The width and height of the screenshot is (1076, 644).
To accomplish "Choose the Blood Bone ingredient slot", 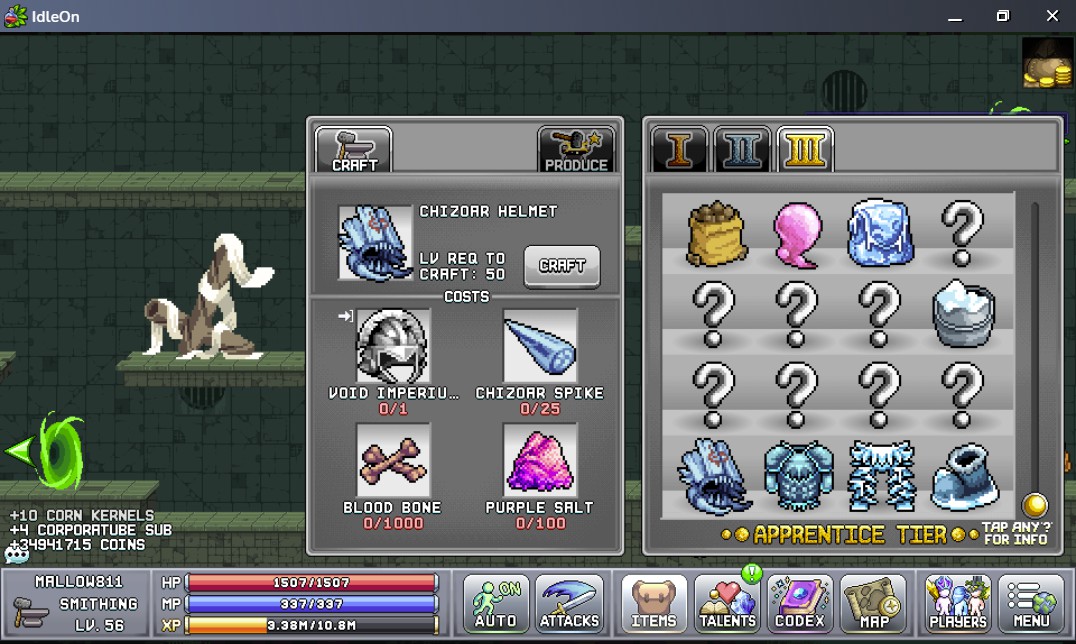I will 394,460.
